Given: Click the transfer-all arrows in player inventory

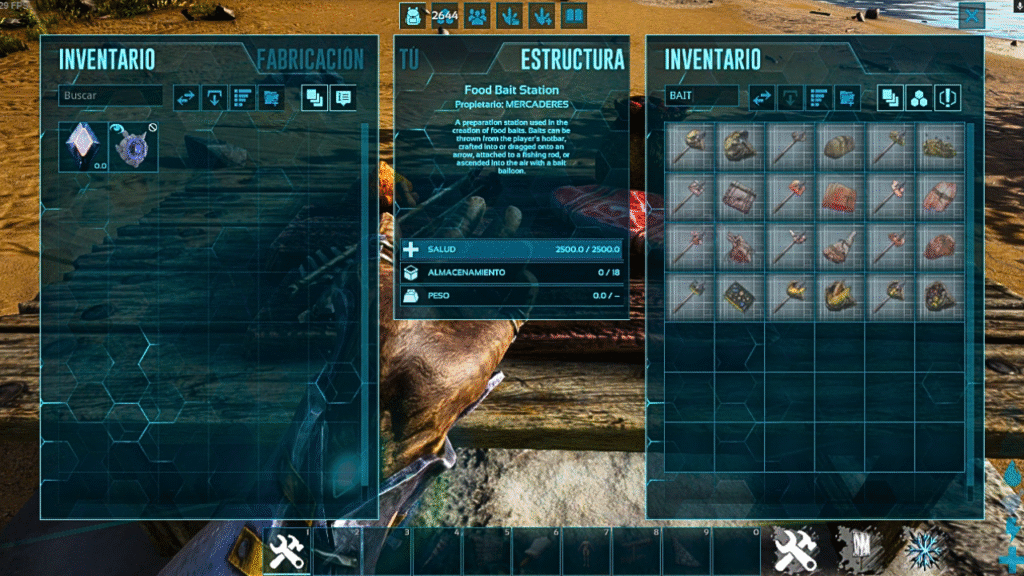Looking at the screenshot, I should click(186, 97).
